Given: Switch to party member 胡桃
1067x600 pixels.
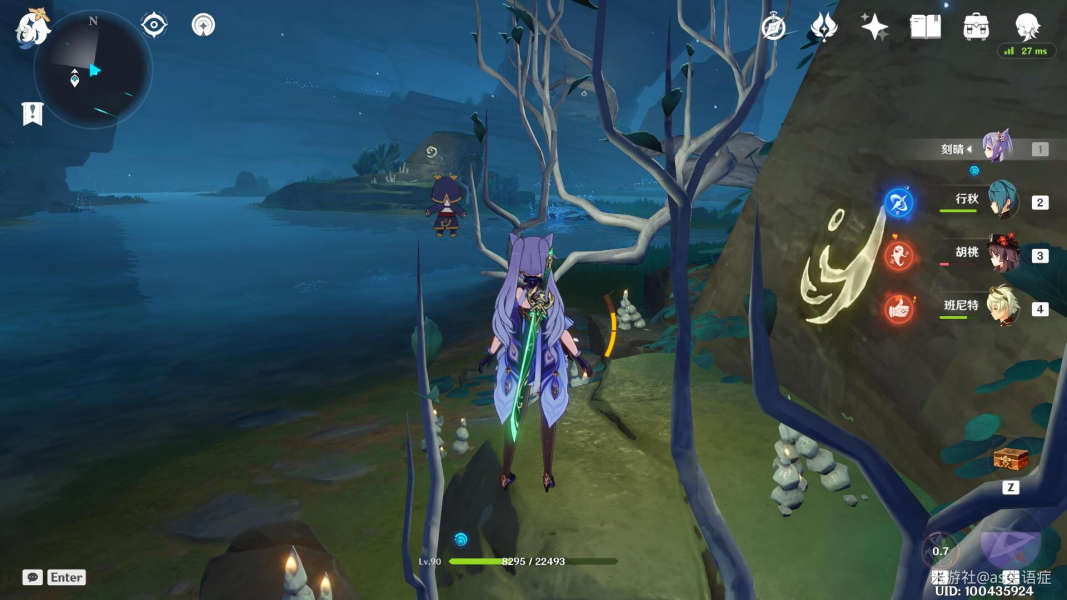Looking at the screenshot, I should pyautogui.click(x=1002, y=254).
